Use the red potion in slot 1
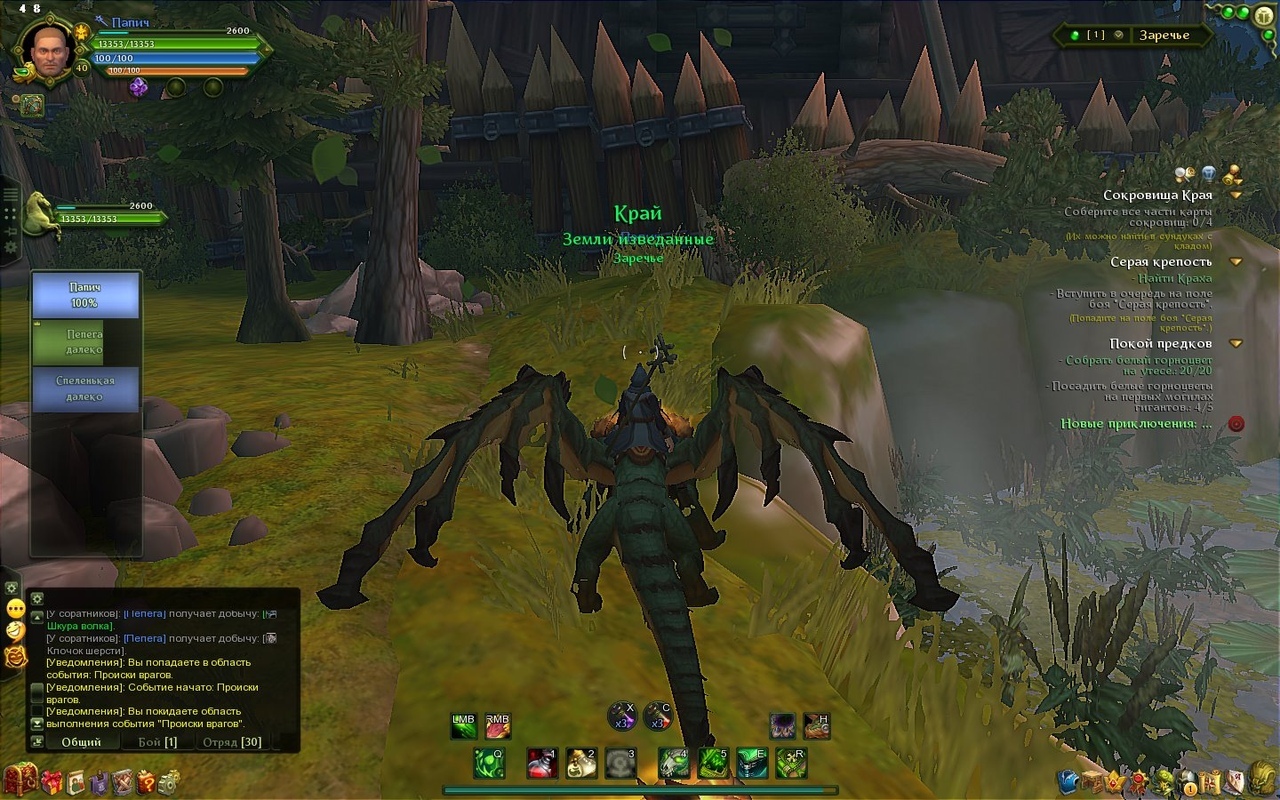 542,763
